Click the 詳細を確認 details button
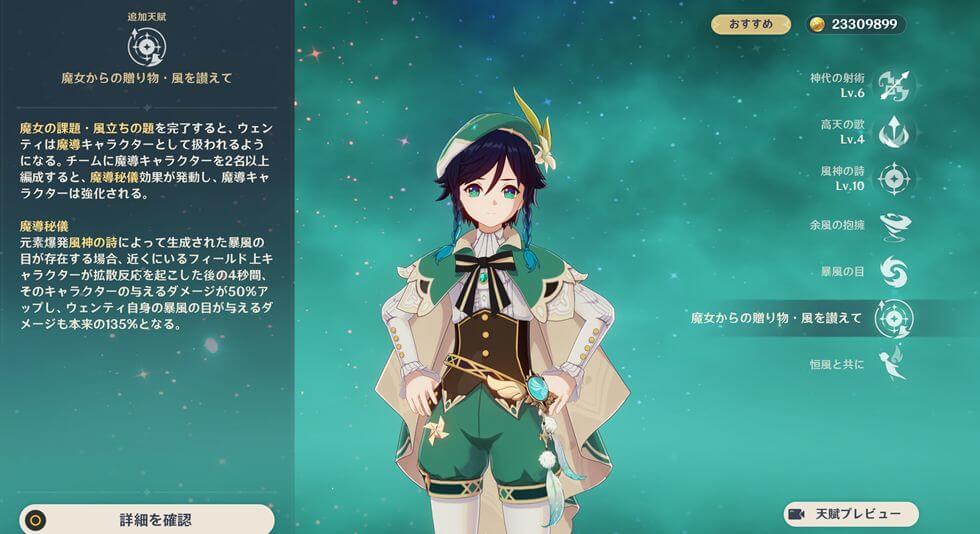 click(148, 520)
